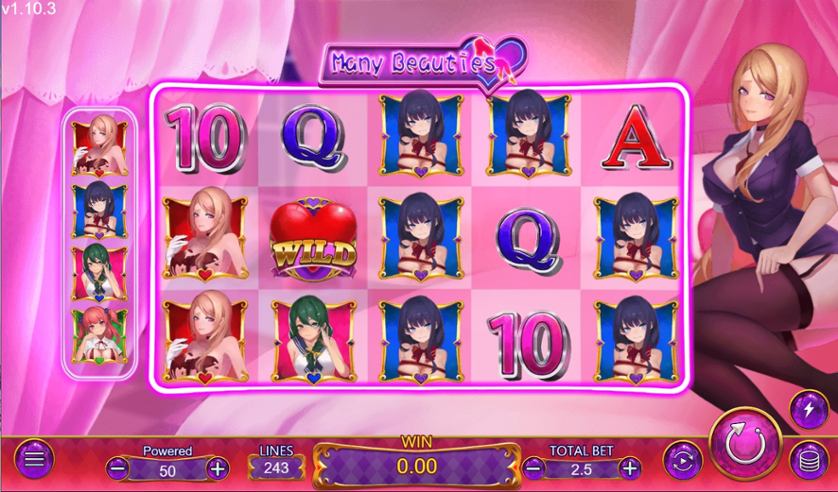Open the hamburger menu
Image resolution: width=838 pixels, height=492 pixels.
click(x=35, y=461)
